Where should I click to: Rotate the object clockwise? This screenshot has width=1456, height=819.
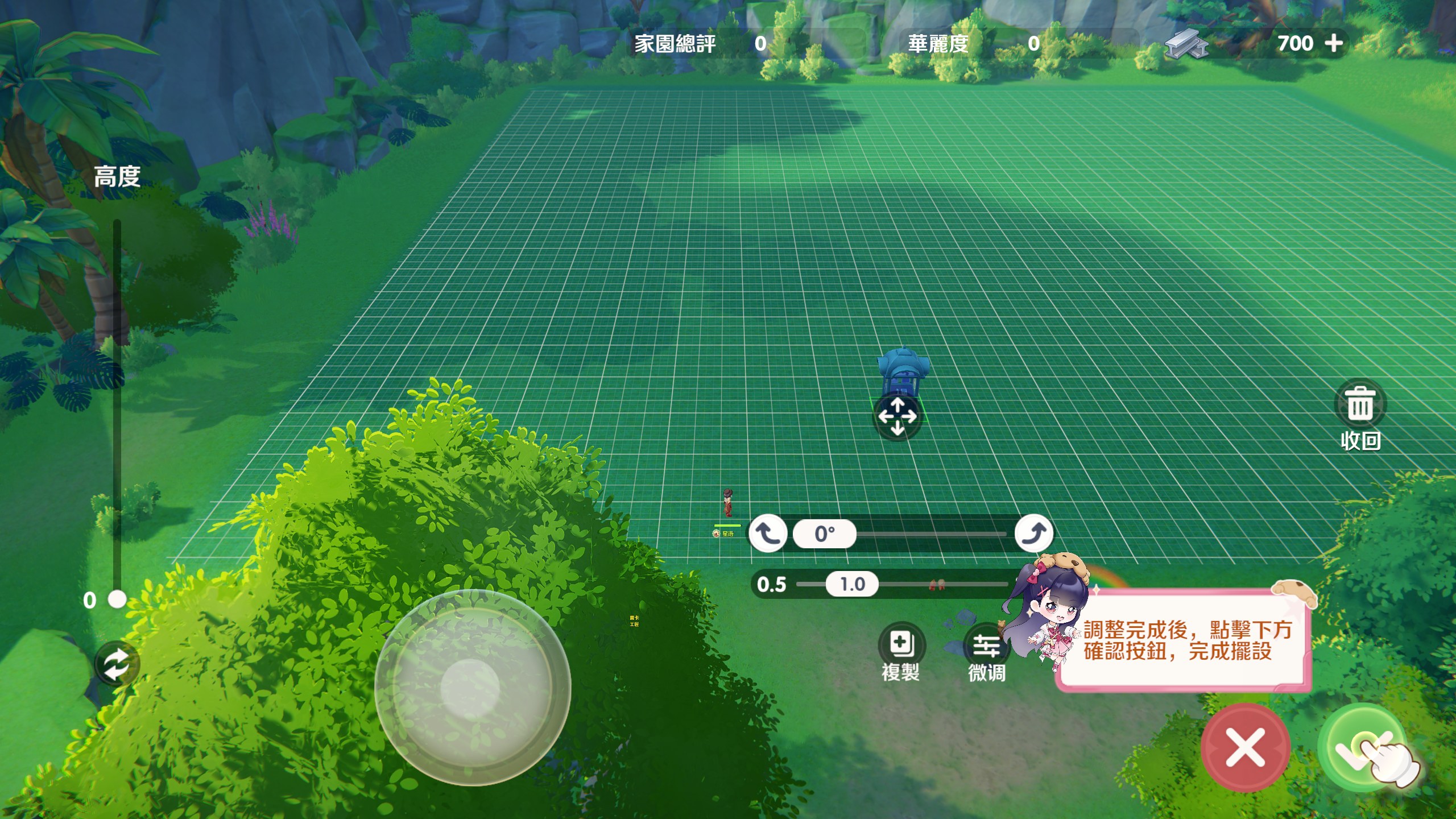[x=1034, y=533]
